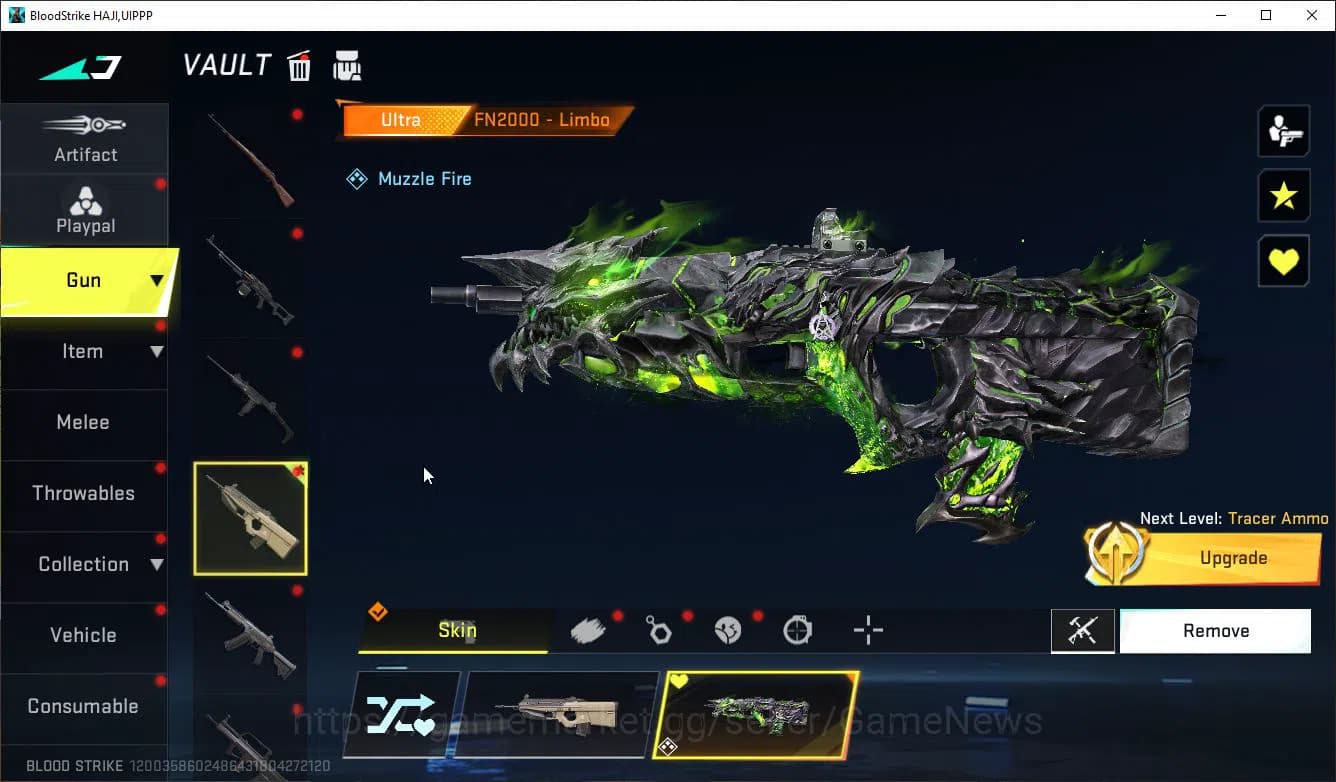Open the crossed-weapons display icon beside Remove

pos(1083,630)
